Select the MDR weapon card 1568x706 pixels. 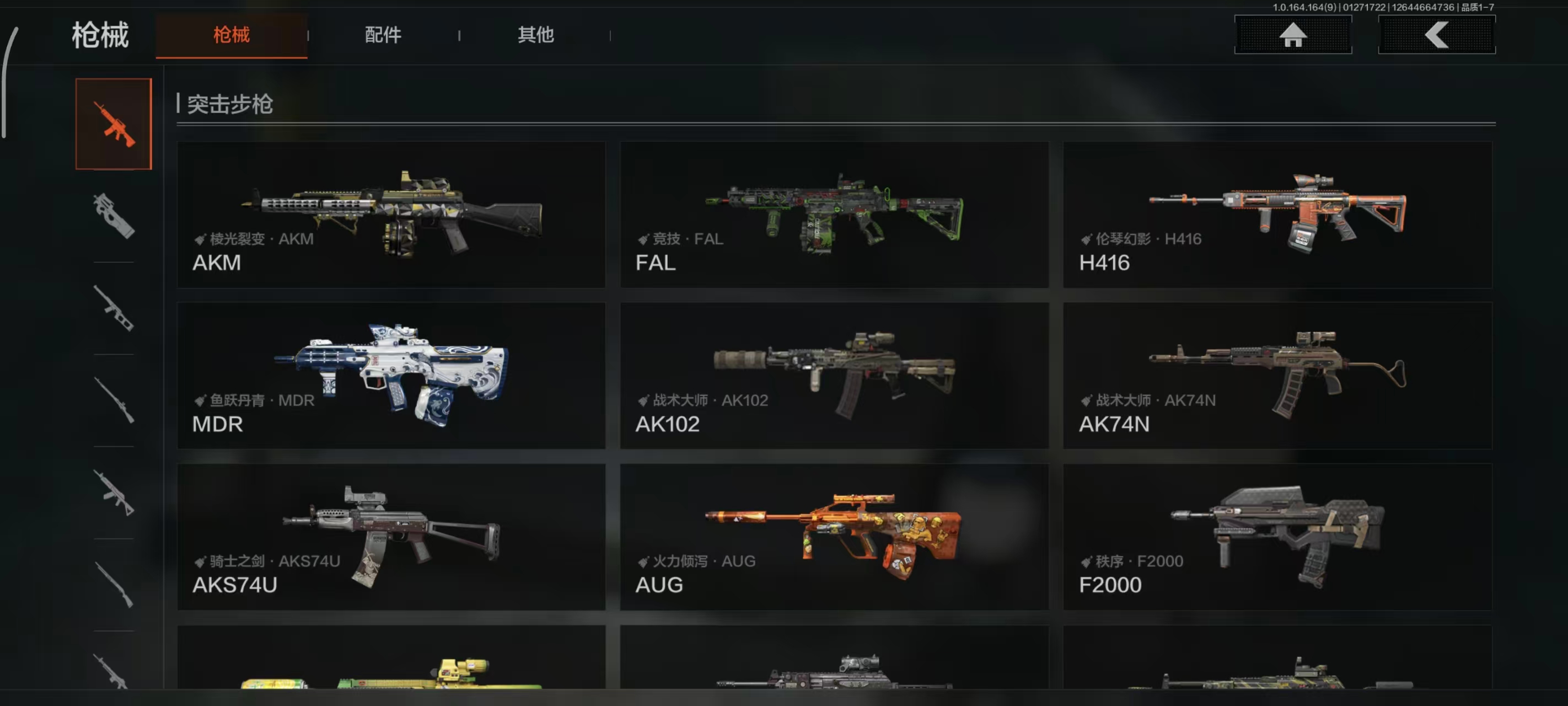391,376
